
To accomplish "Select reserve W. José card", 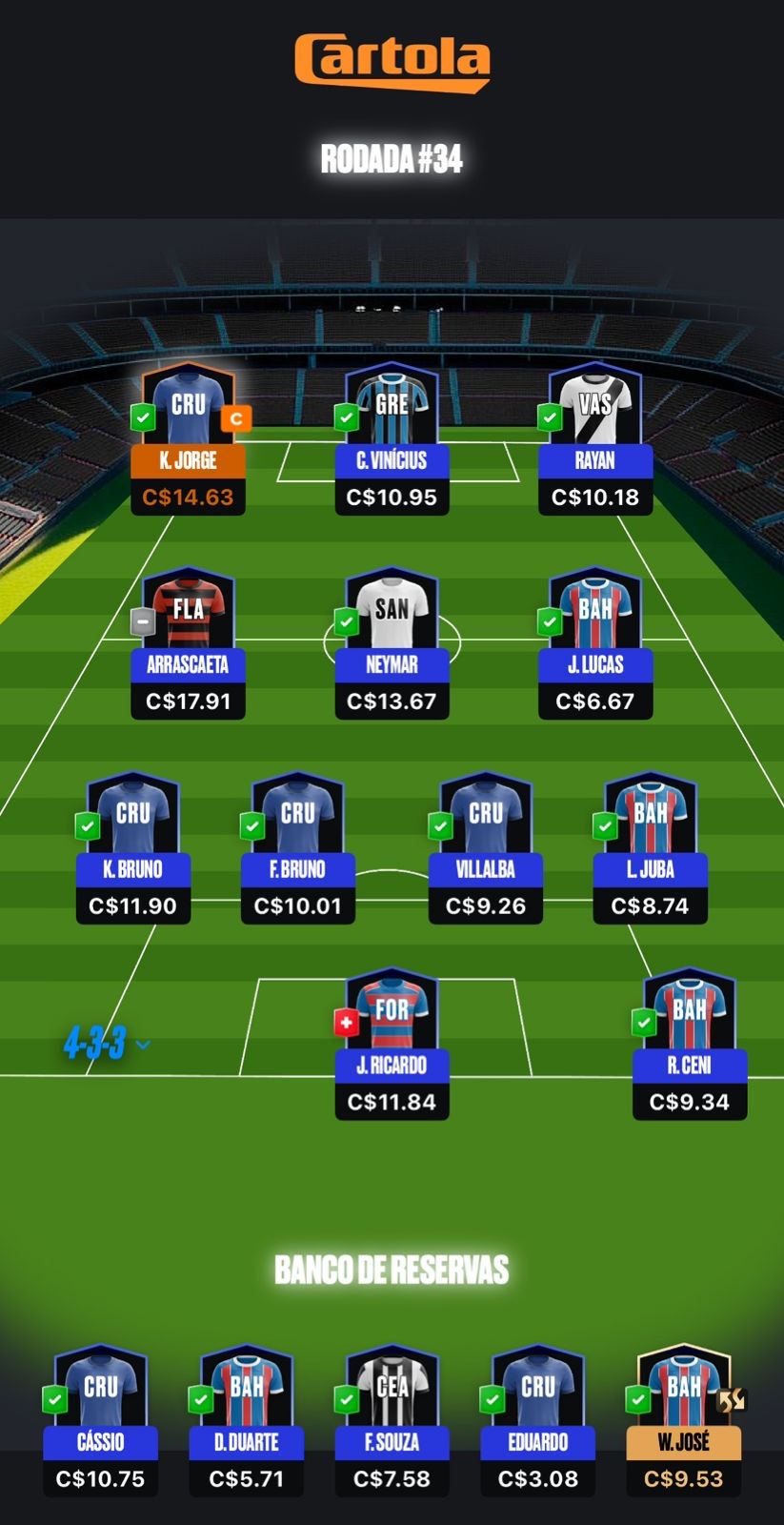I will point(684,1420).
